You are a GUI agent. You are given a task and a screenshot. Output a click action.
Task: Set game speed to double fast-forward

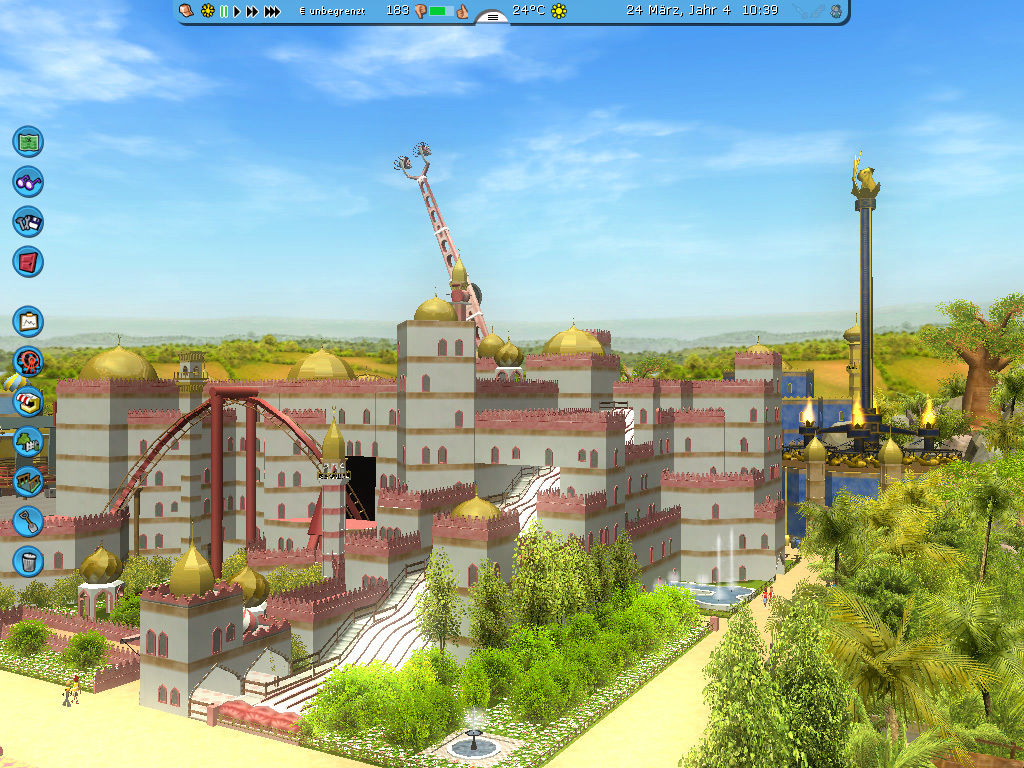[252, 11]
